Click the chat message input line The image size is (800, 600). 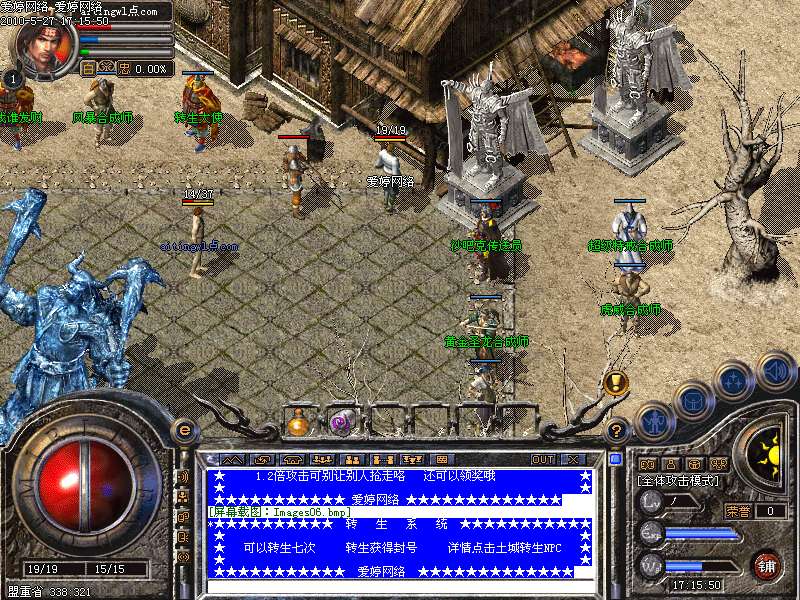400,586
